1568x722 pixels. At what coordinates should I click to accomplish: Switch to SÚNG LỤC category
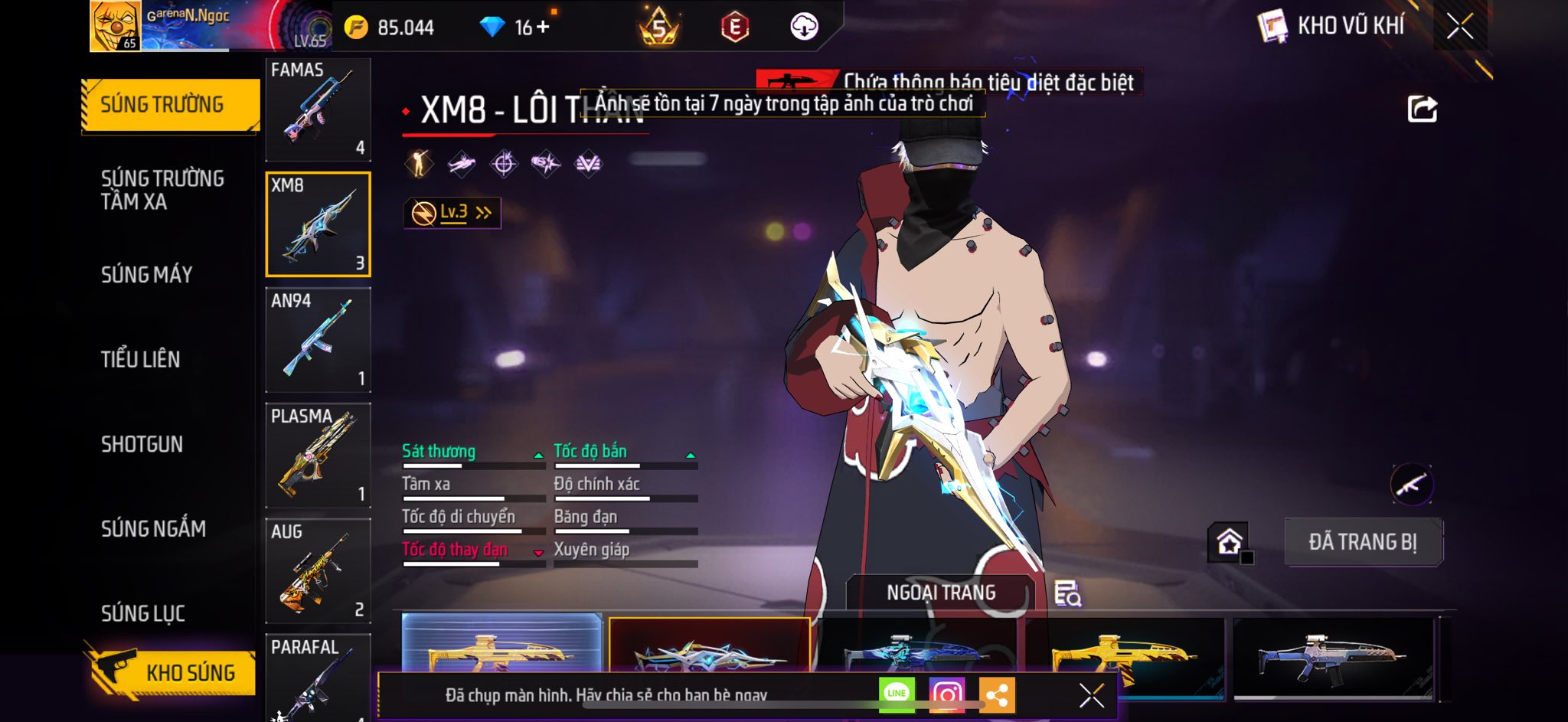143,613
